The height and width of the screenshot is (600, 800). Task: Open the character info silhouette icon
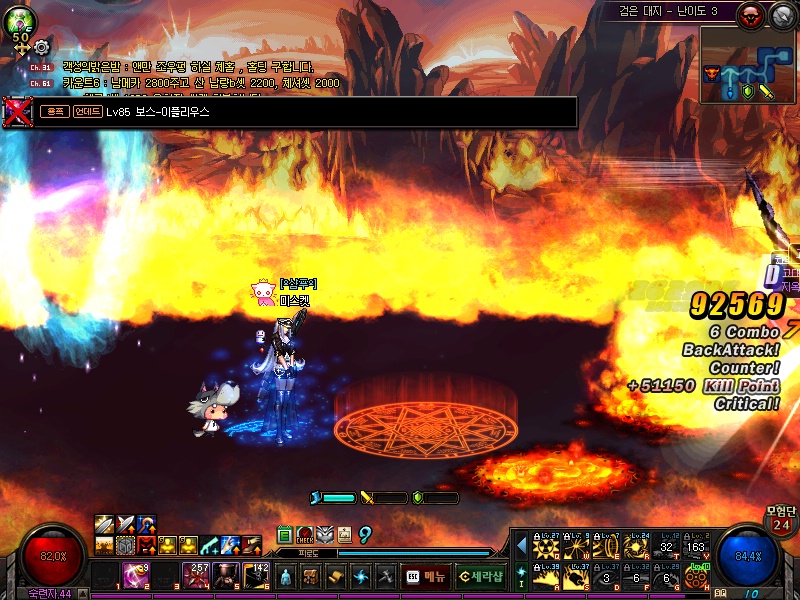pyautogui.click(x=286, y=576)
